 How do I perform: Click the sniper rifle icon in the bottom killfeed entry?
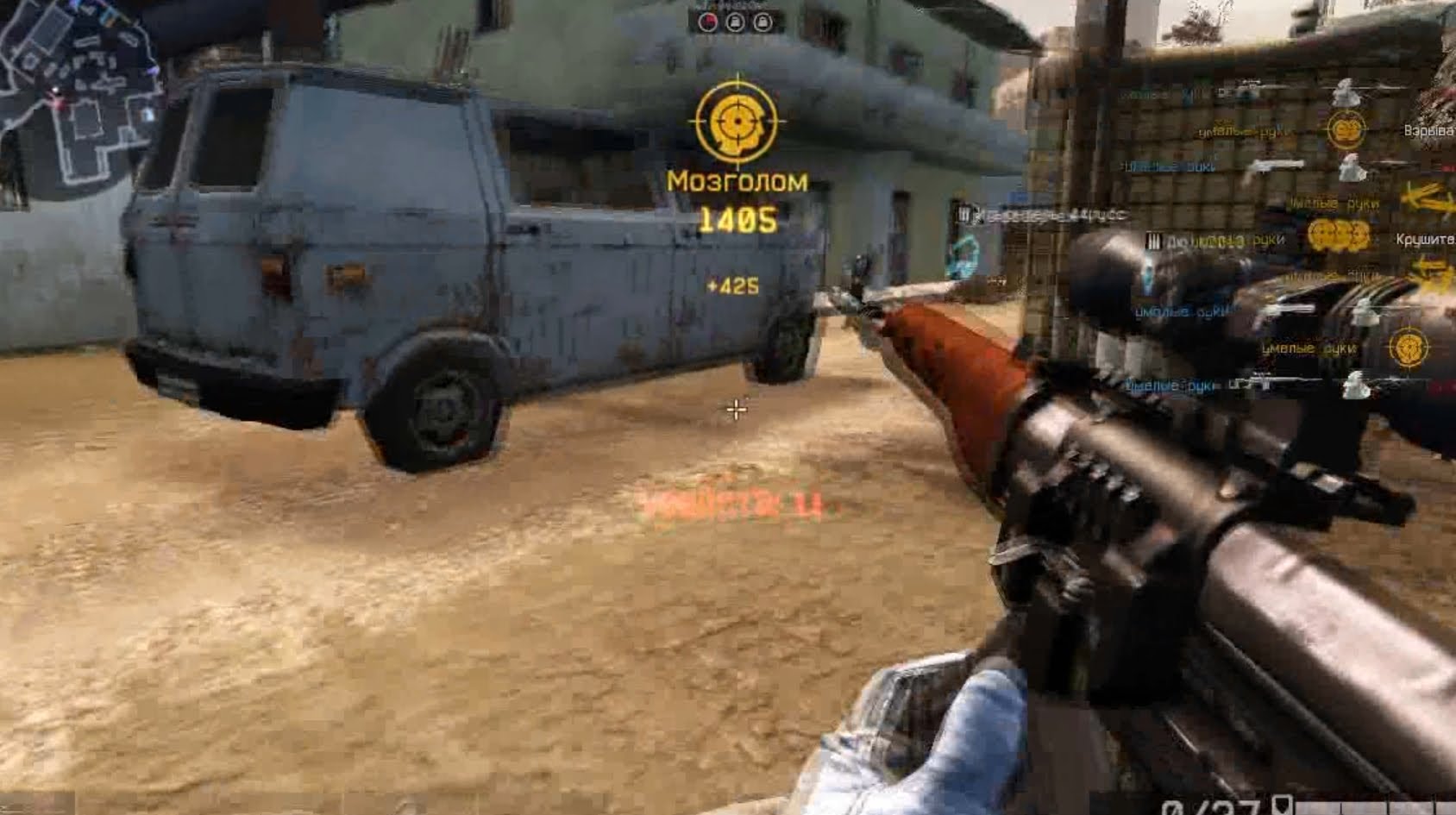pyautogui.click(x=1271, y=382)
